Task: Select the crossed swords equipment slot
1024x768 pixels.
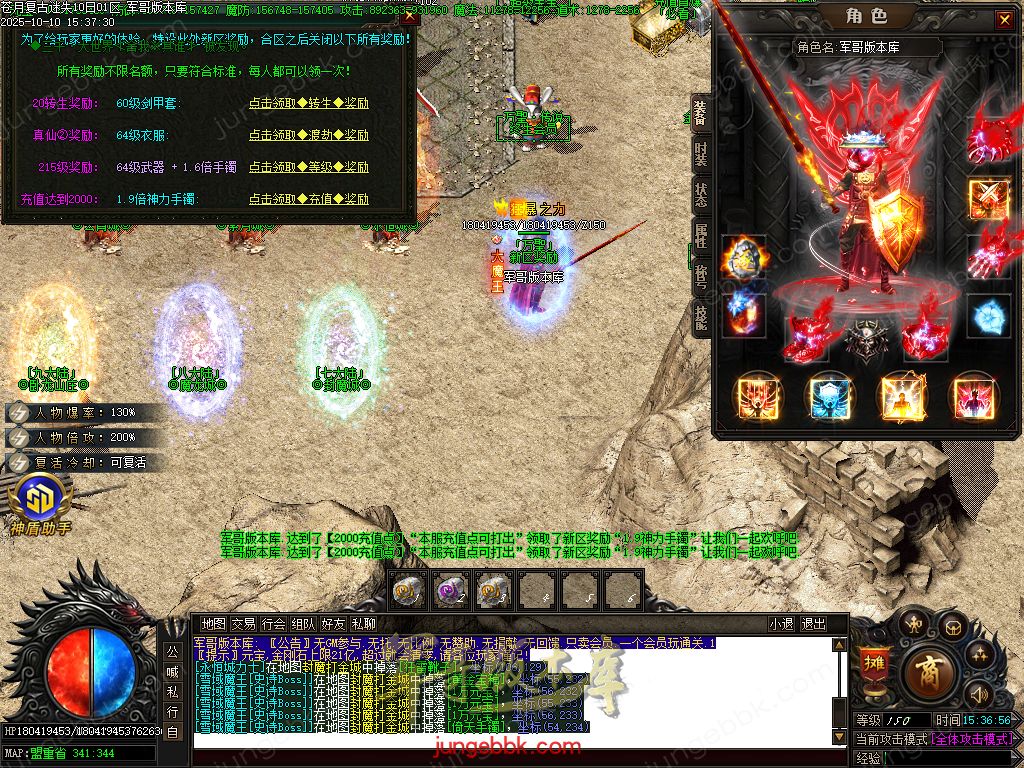Action: tap(988, 198)
